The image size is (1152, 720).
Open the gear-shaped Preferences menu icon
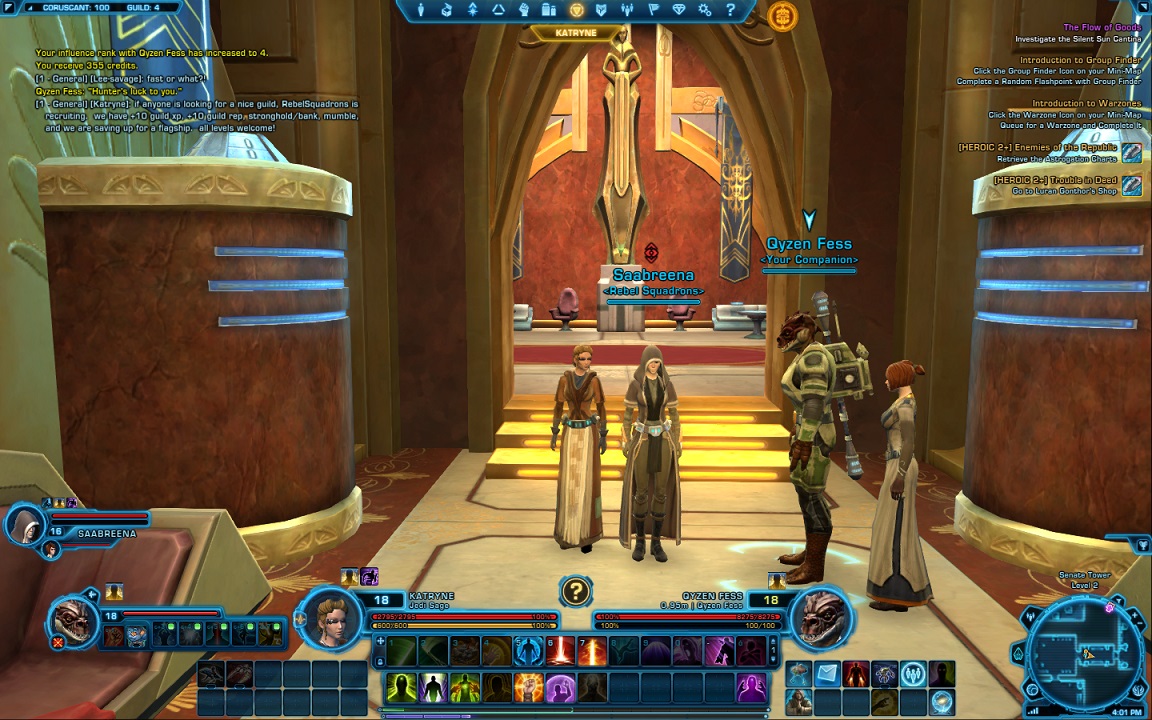(705, 10)
